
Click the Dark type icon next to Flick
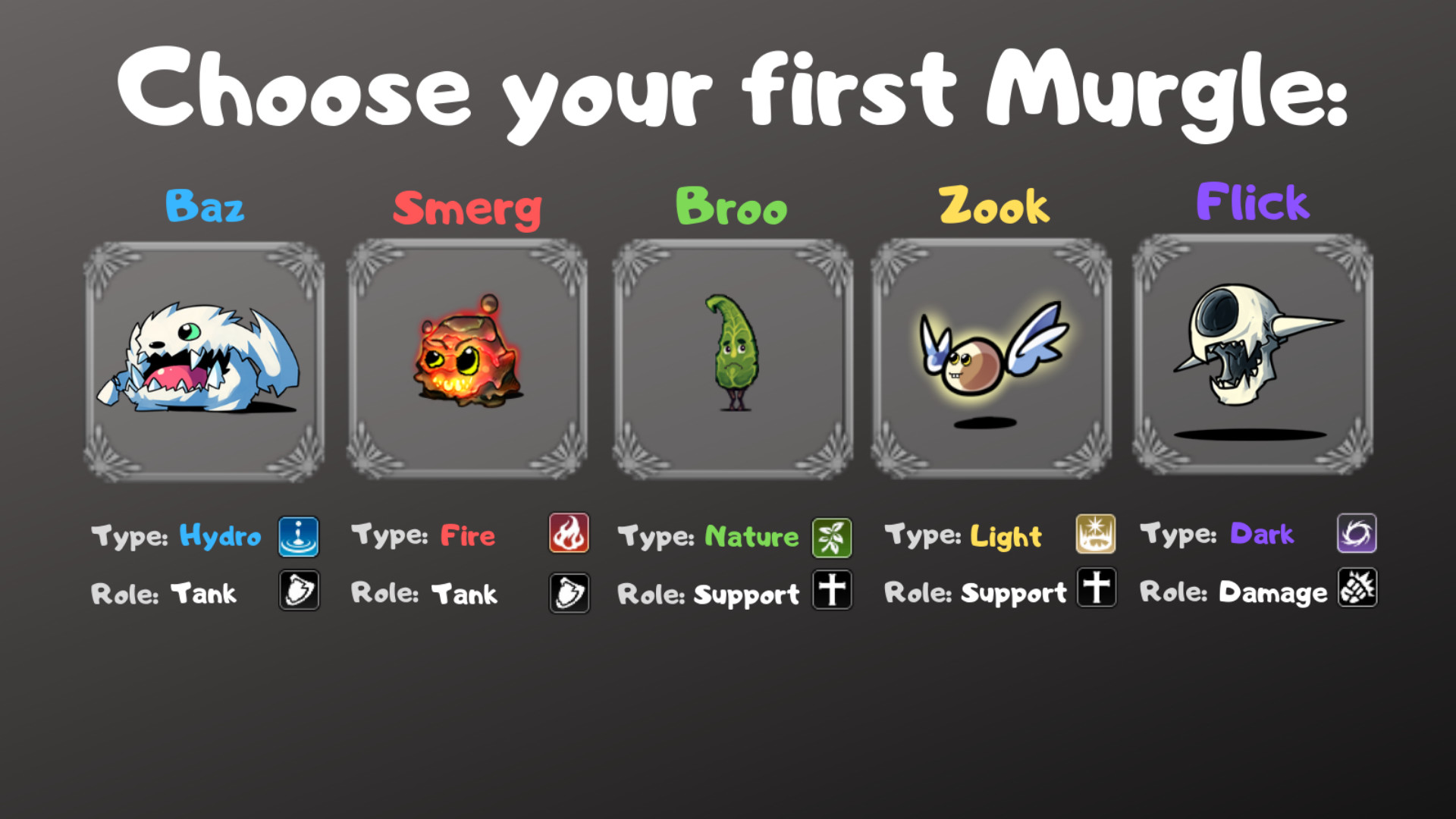(1357, 533)
